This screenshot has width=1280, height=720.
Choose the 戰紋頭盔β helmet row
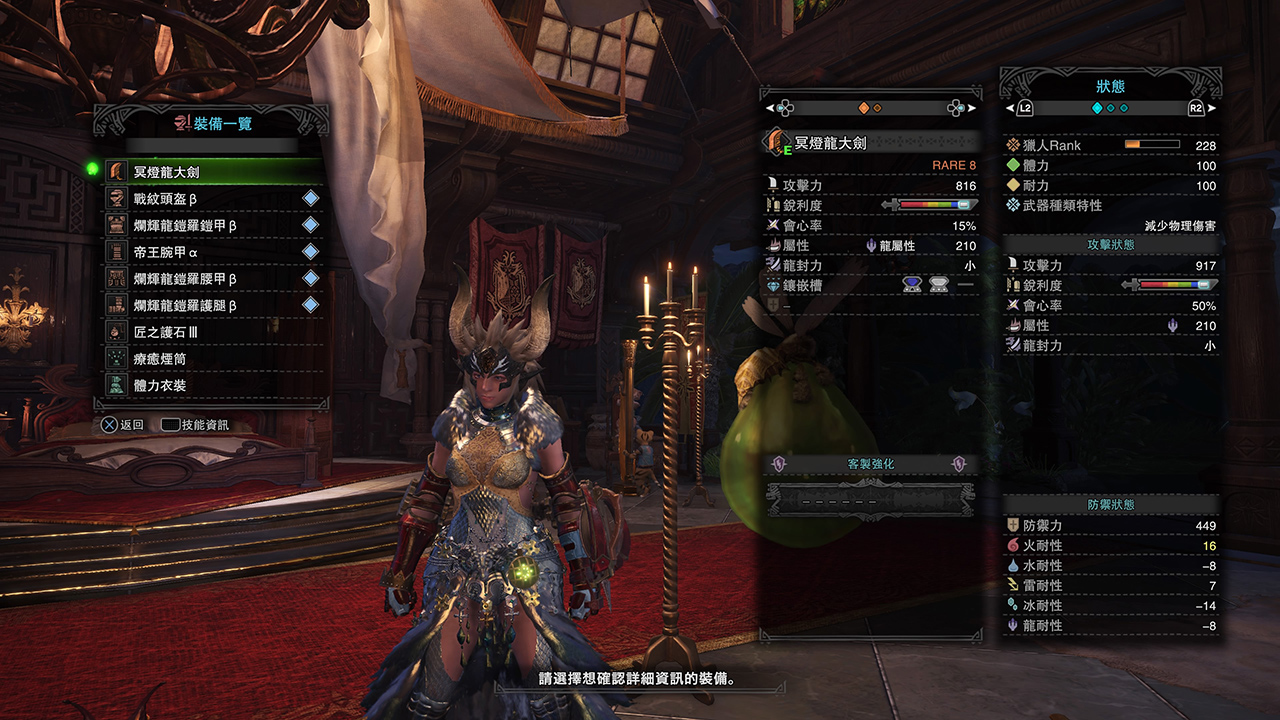click(210, 199)
